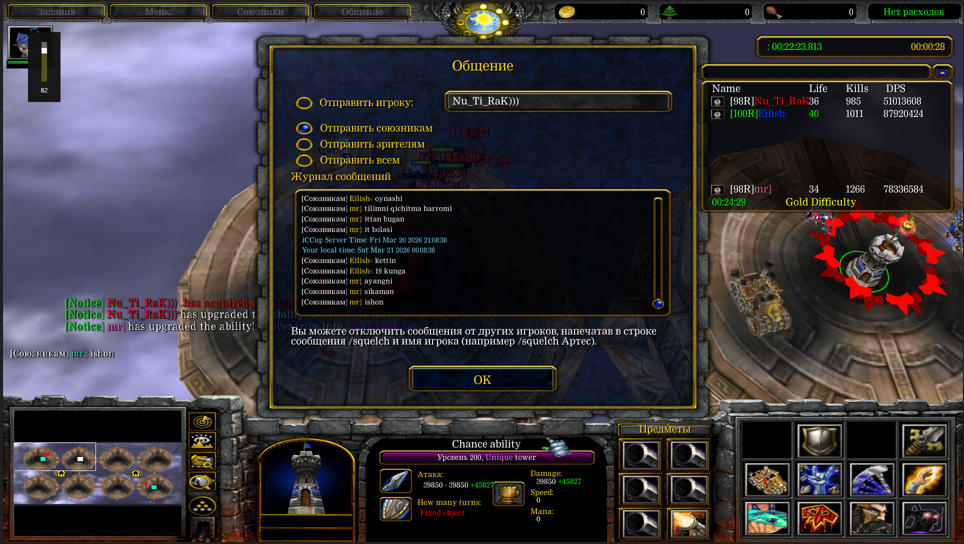Viewport: 964px width, 544px height.
Task: Activate the red mask ability icon
Action: point(819,518)
